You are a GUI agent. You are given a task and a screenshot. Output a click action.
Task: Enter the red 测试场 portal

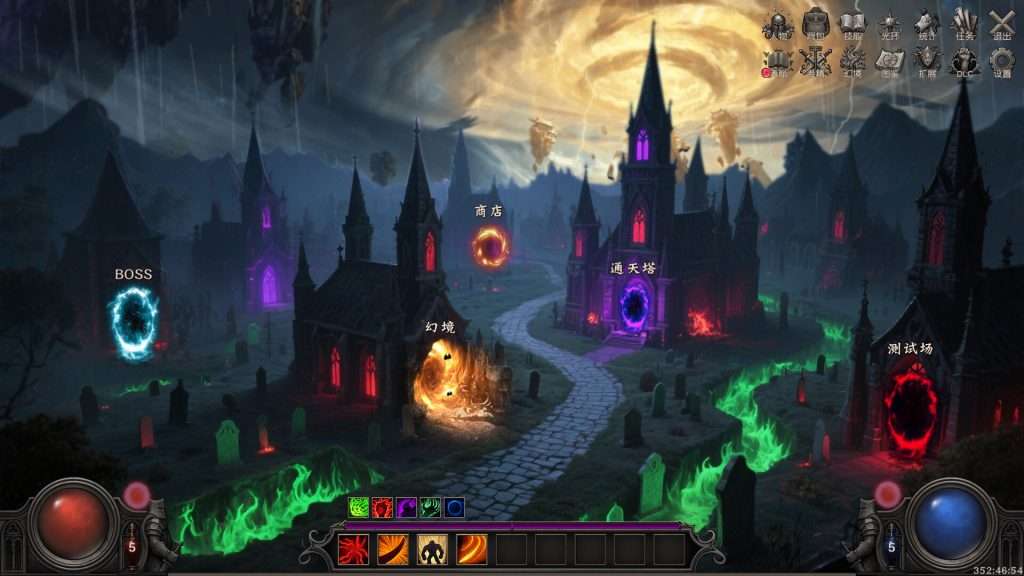click(911, 409)
